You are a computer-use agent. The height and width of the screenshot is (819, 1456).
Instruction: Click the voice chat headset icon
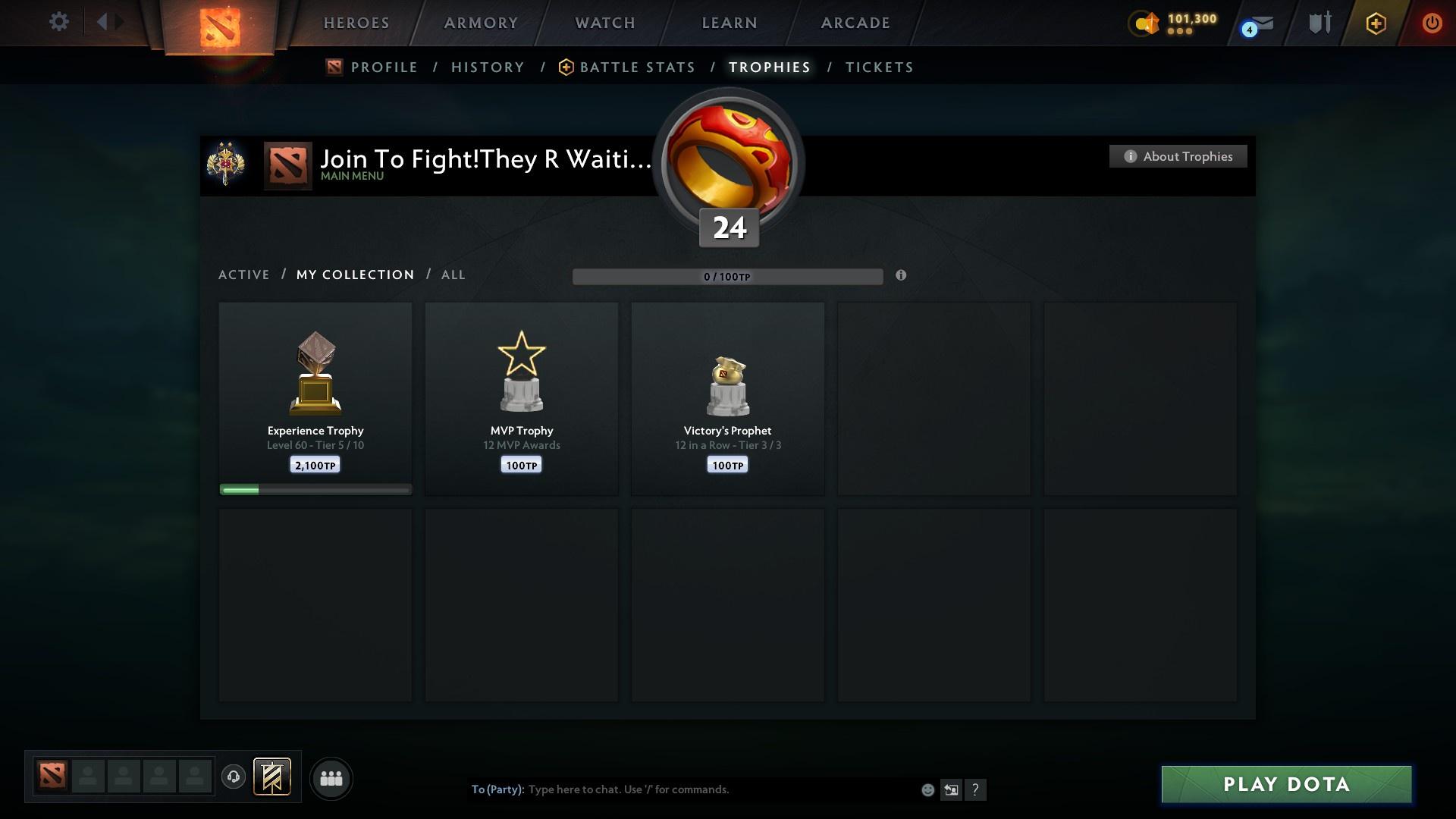point(234,778)
